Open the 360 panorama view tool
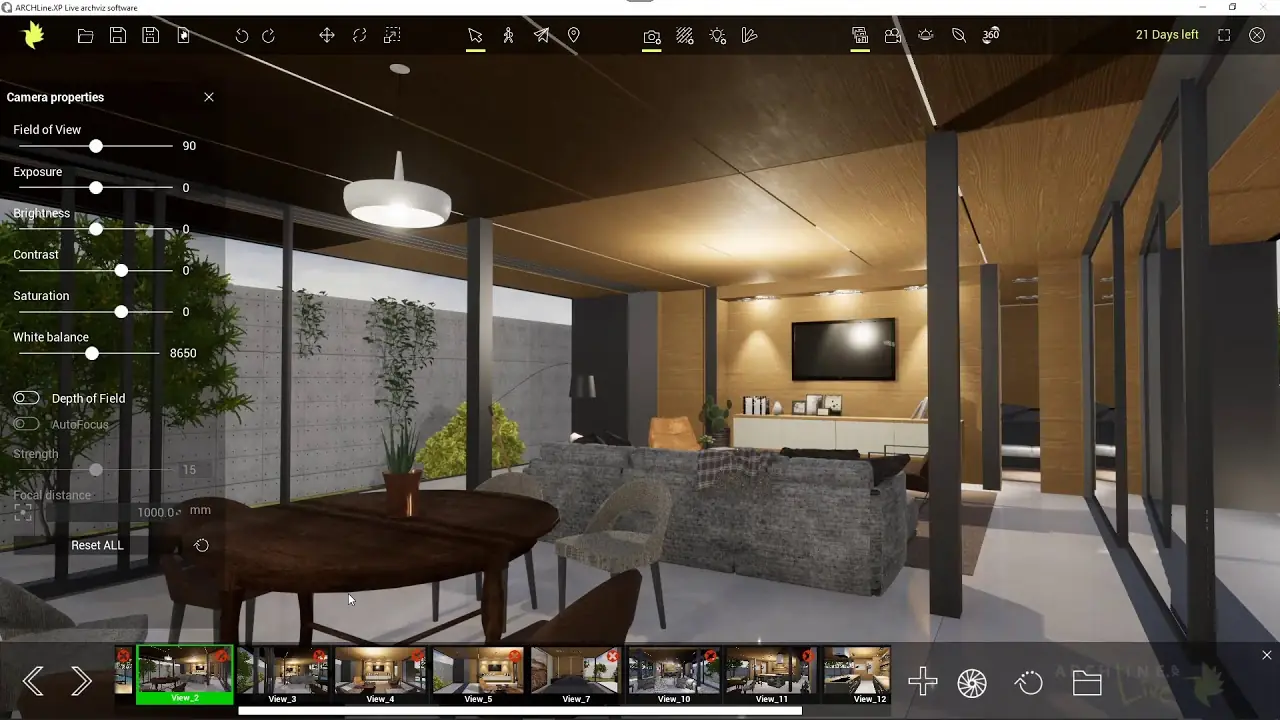The height and width of the screenshot is (720, 1280). pos(990,35)
